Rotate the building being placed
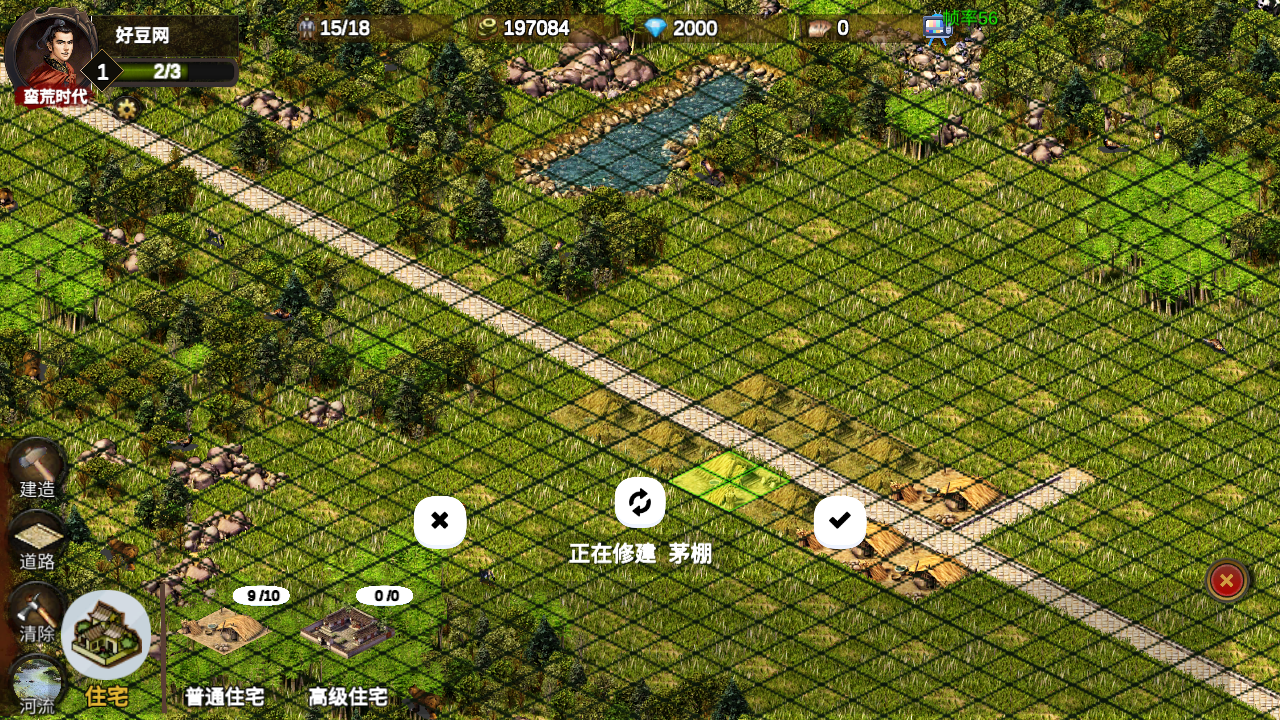The height and width of the screenshot is (720, 1280). click(640, 502)
